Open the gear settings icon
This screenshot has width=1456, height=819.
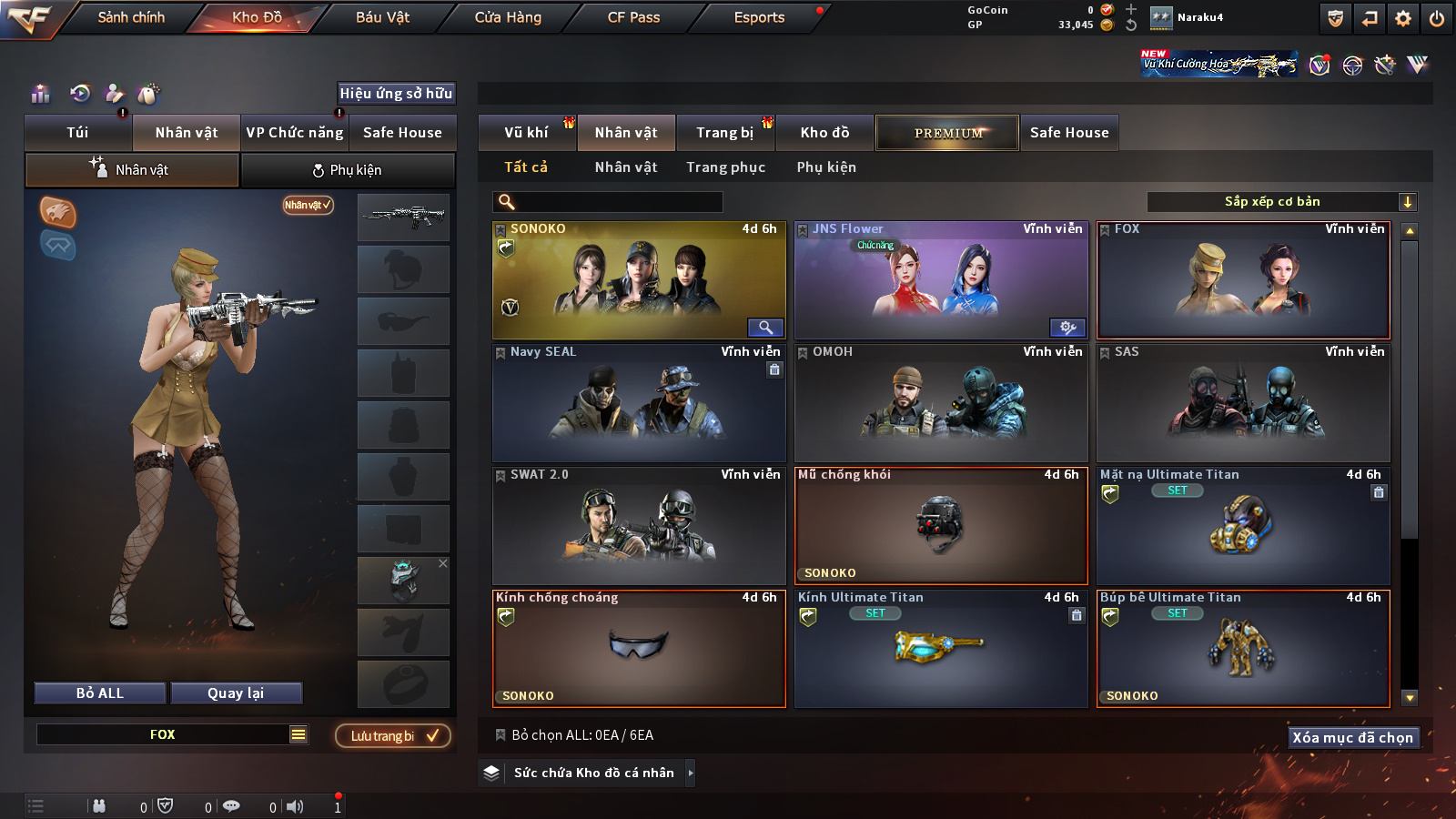(1403, 18)
